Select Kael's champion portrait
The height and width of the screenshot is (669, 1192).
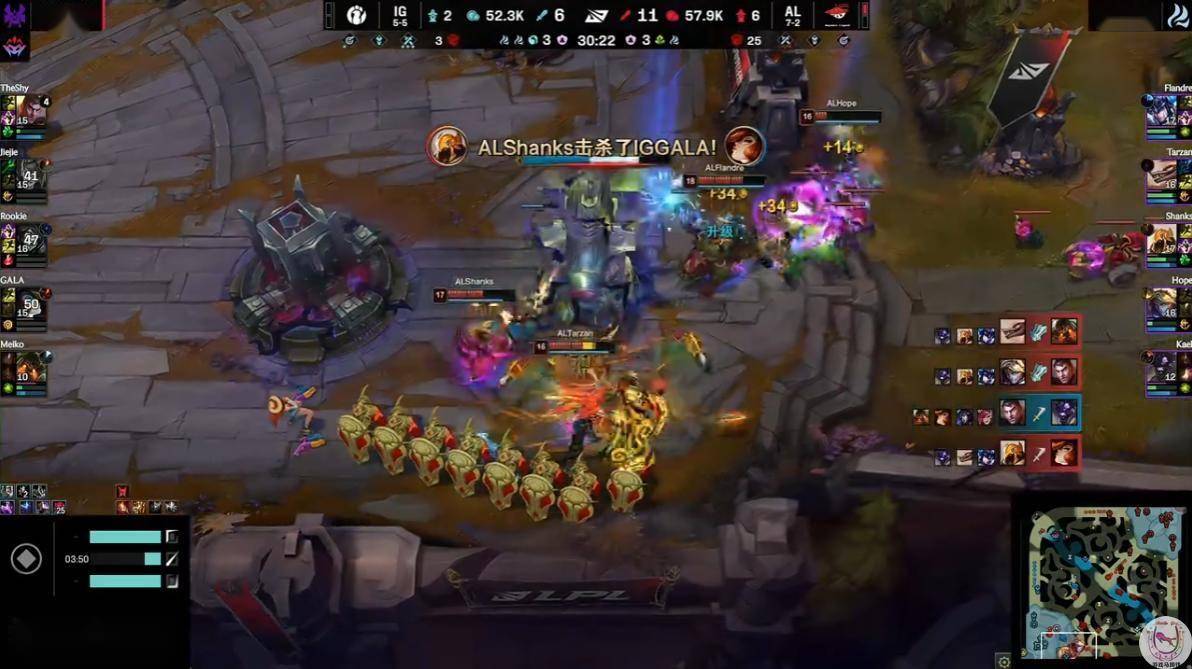click(1162, 365)
